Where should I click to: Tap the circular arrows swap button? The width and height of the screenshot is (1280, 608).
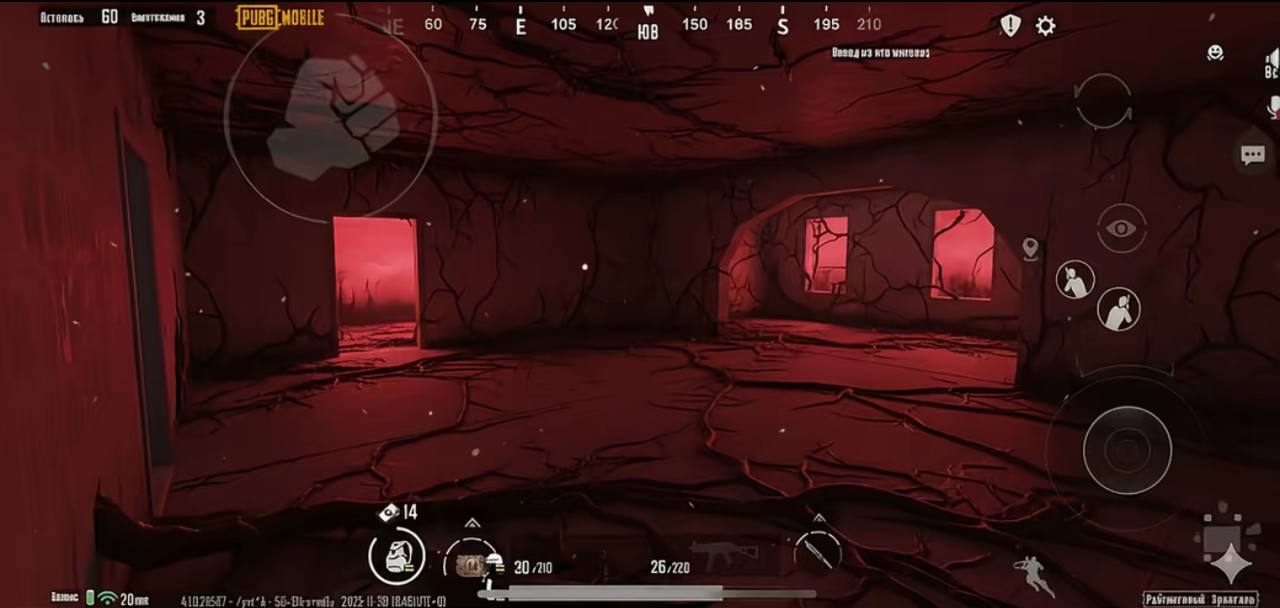(x=1104, y=101)
